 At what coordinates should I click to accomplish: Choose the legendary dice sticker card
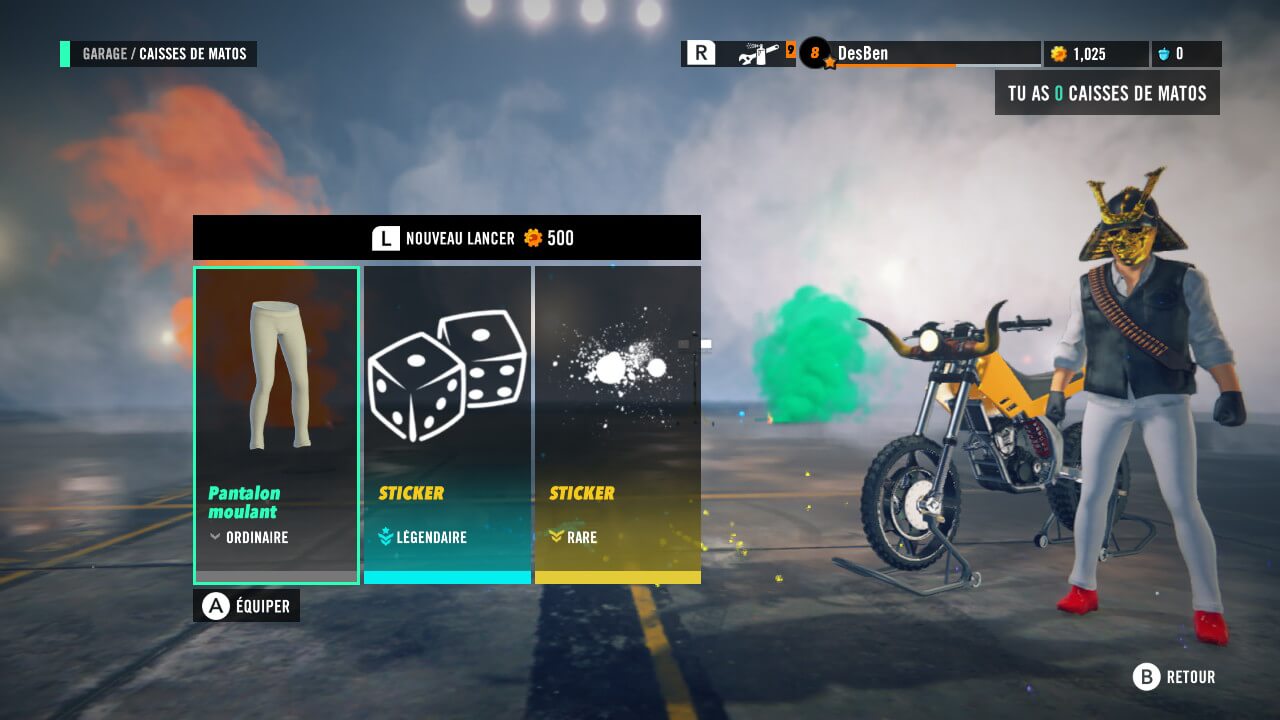(447, 424)
